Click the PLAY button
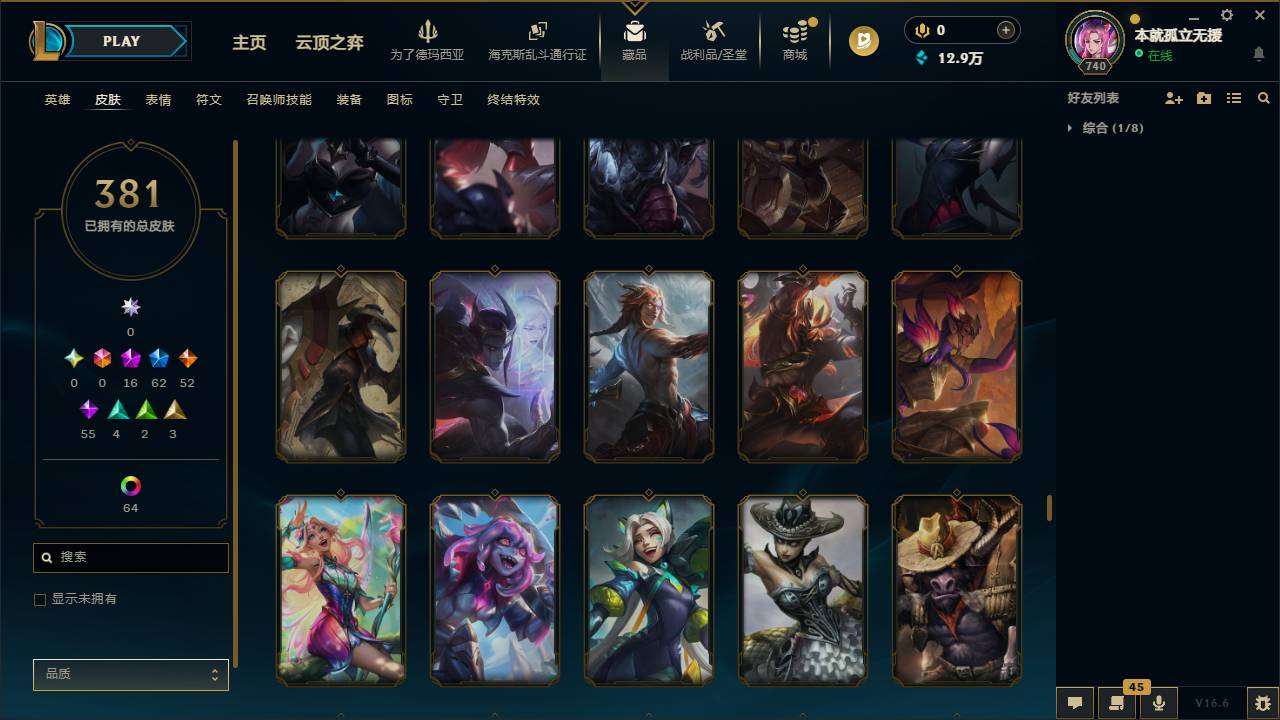Screen dimensions: 1280x720 [x=121, y=41]
